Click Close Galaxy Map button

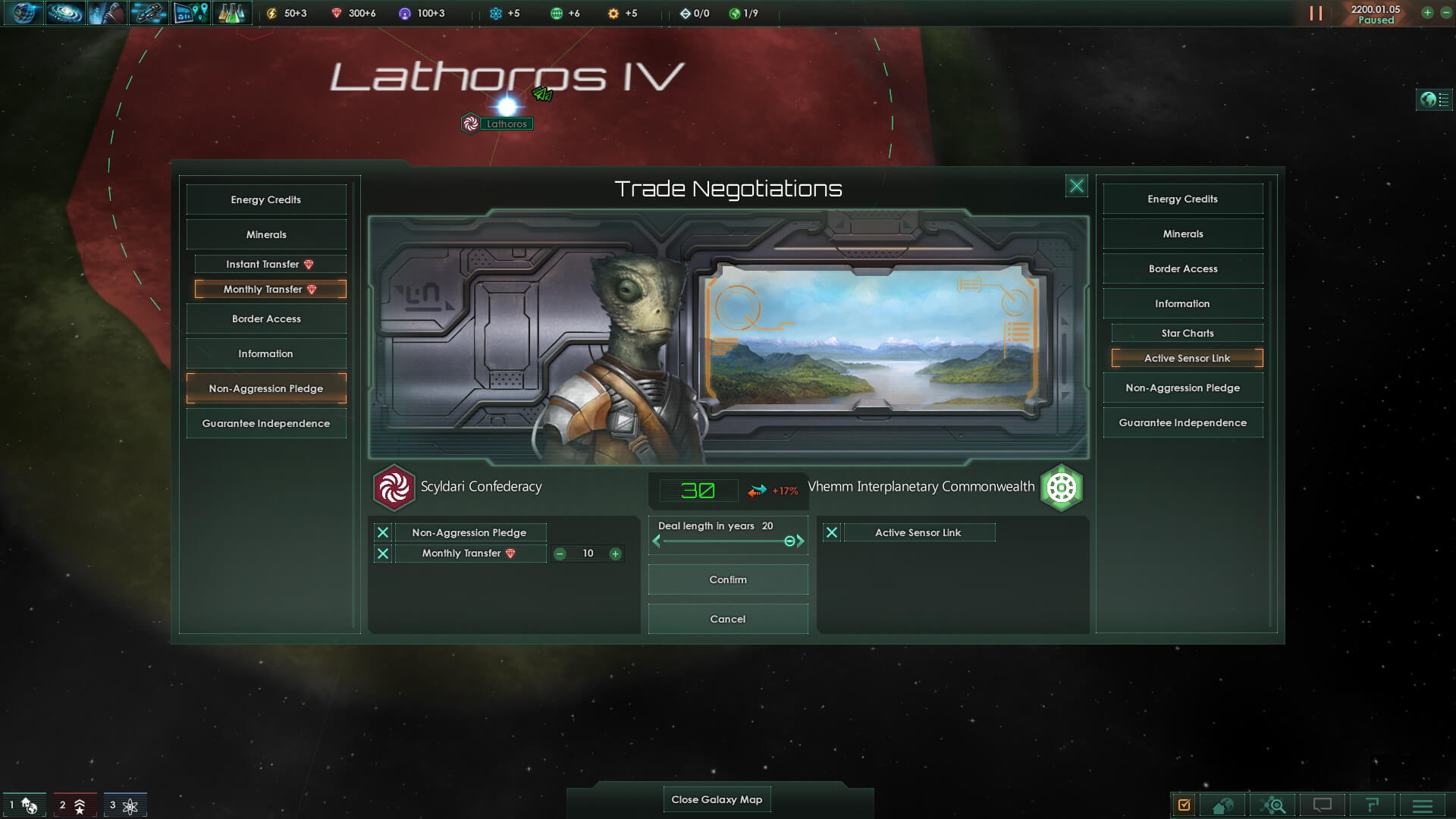click(x=717, y=799)
